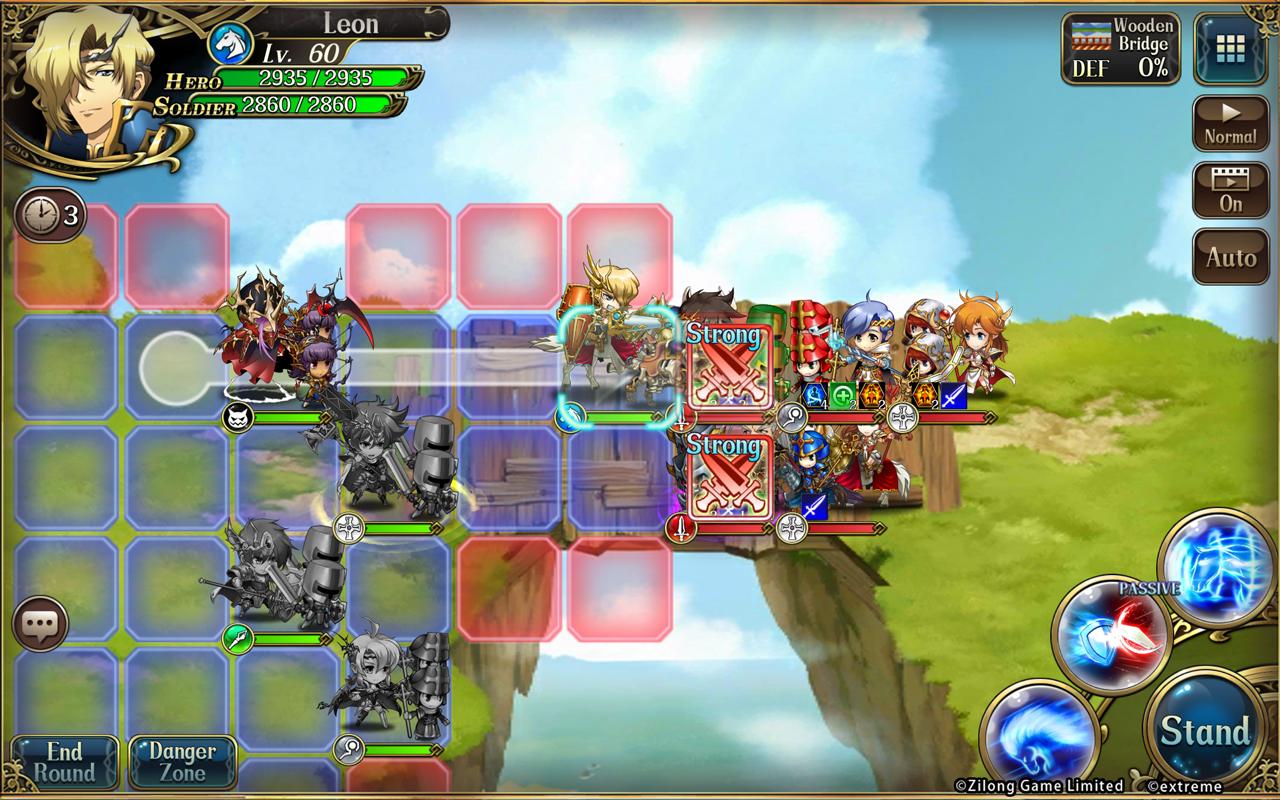Toggle the Normal battle speed button
The height and width of the screenshot is (800, 1280).
[1230, 124]
